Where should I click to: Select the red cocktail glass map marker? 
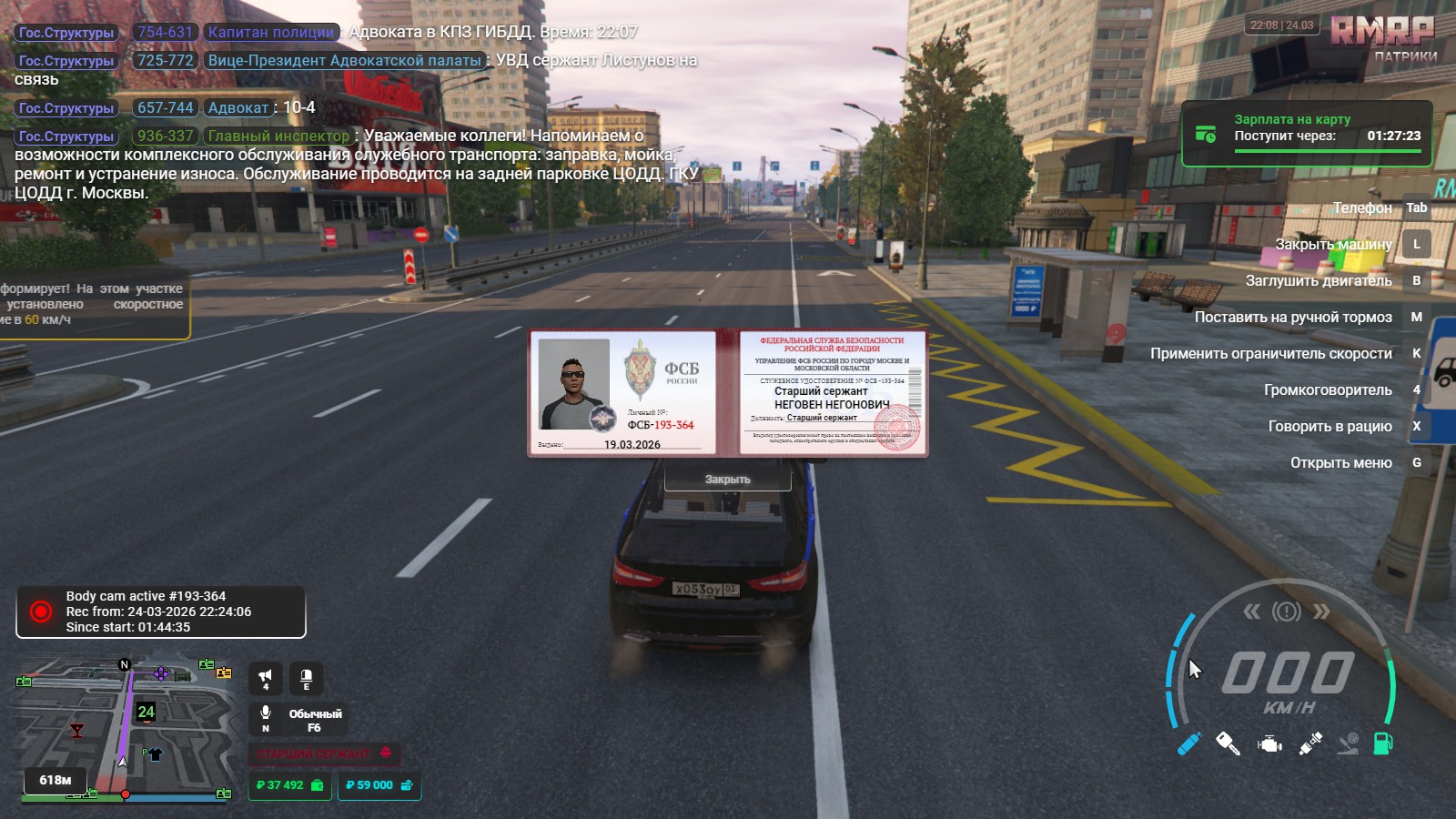76,731
